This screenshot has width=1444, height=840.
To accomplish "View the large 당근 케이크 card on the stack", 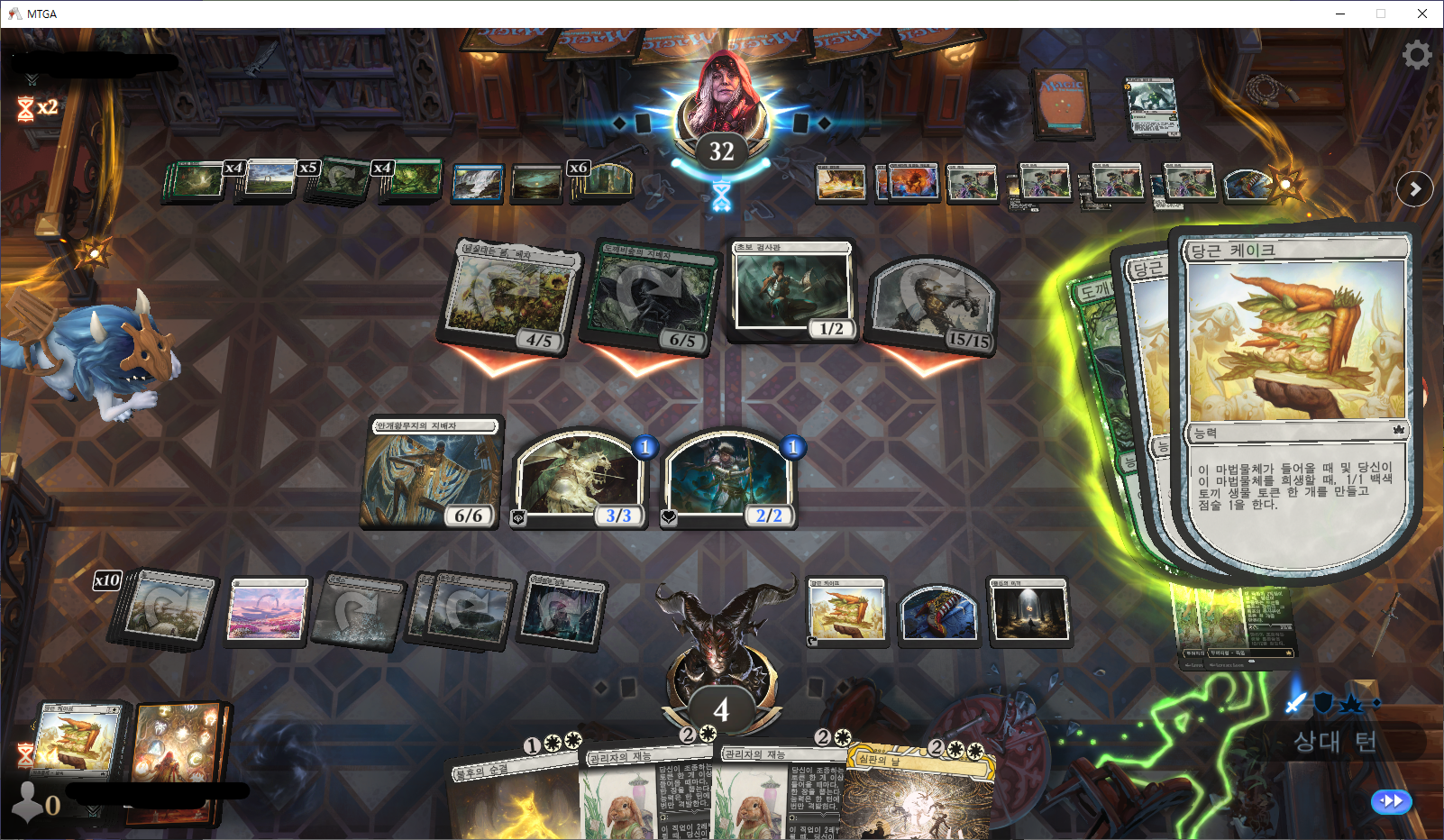I will tap(1296, 397).
